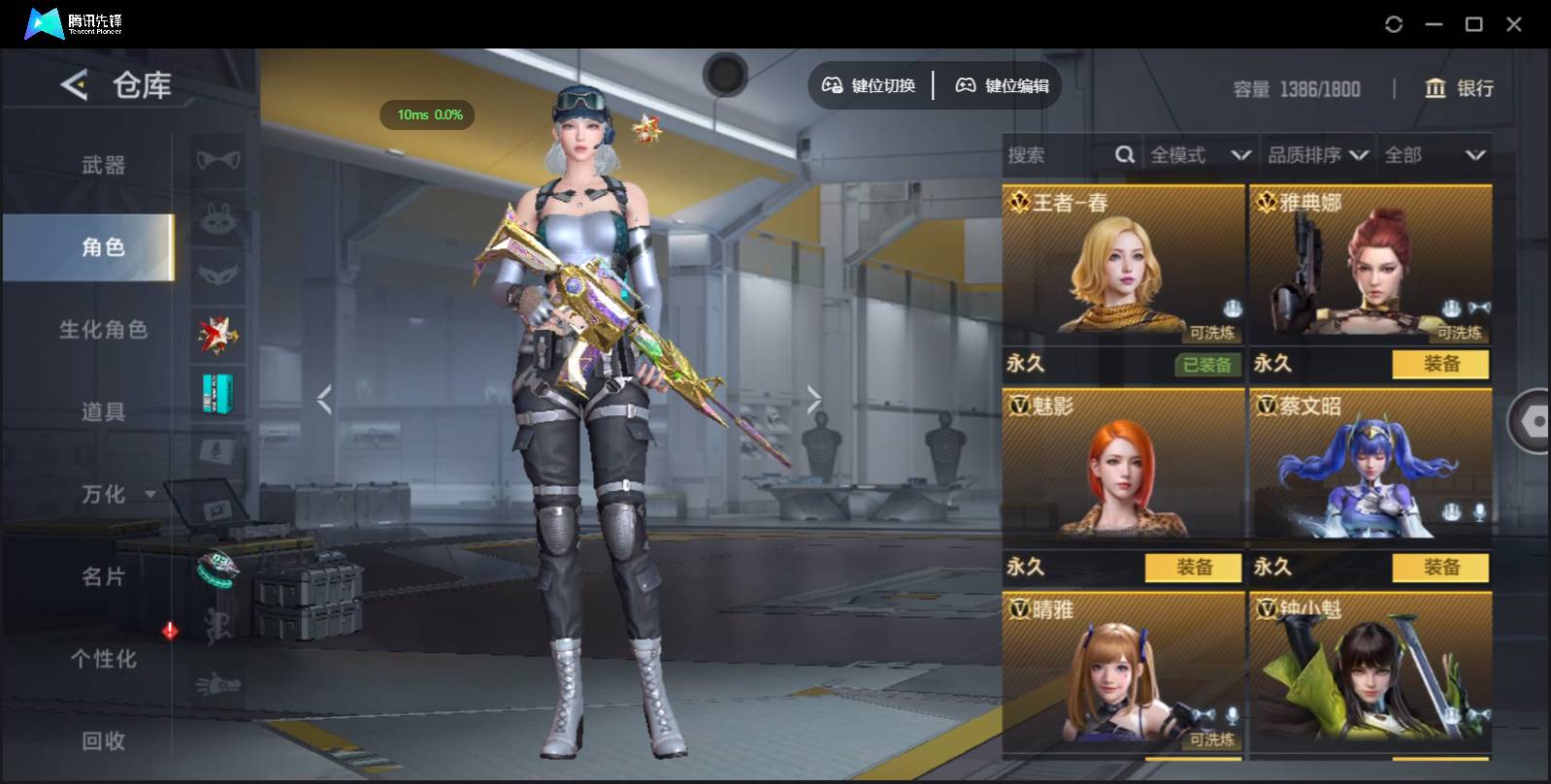The image size is (1551, 784).
Task: Click the 搜索 search field
Action: pos(1058,155)
